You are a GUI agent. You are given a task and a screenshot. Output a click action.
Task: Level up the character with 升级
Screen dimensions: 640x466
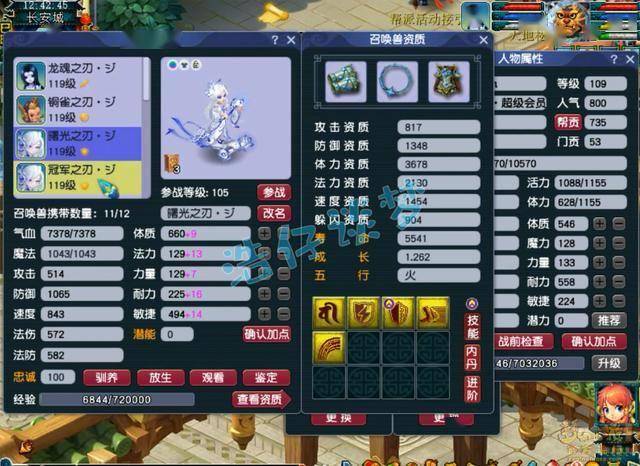[x=608, y=363]
